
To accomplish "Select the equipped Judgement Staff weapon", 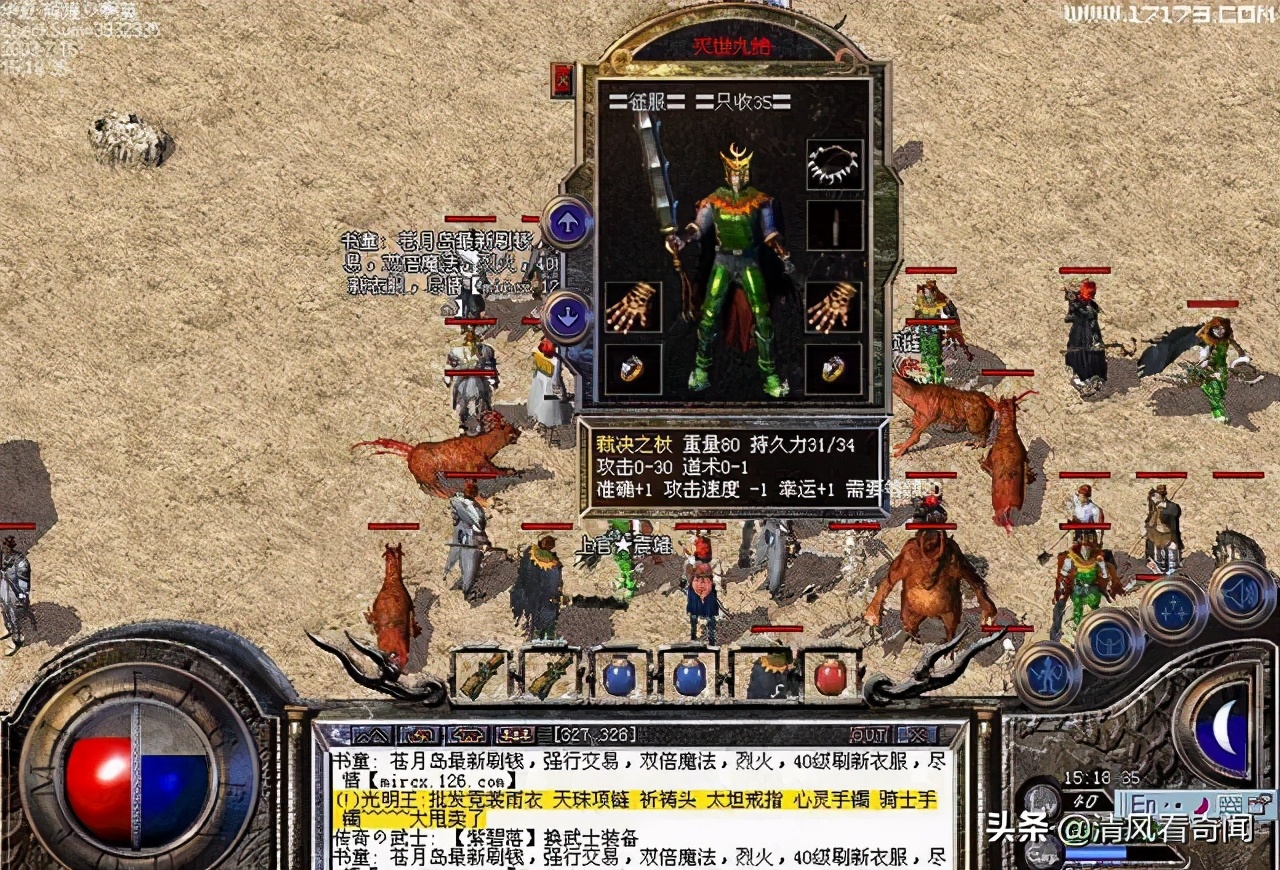I will 660,190.
